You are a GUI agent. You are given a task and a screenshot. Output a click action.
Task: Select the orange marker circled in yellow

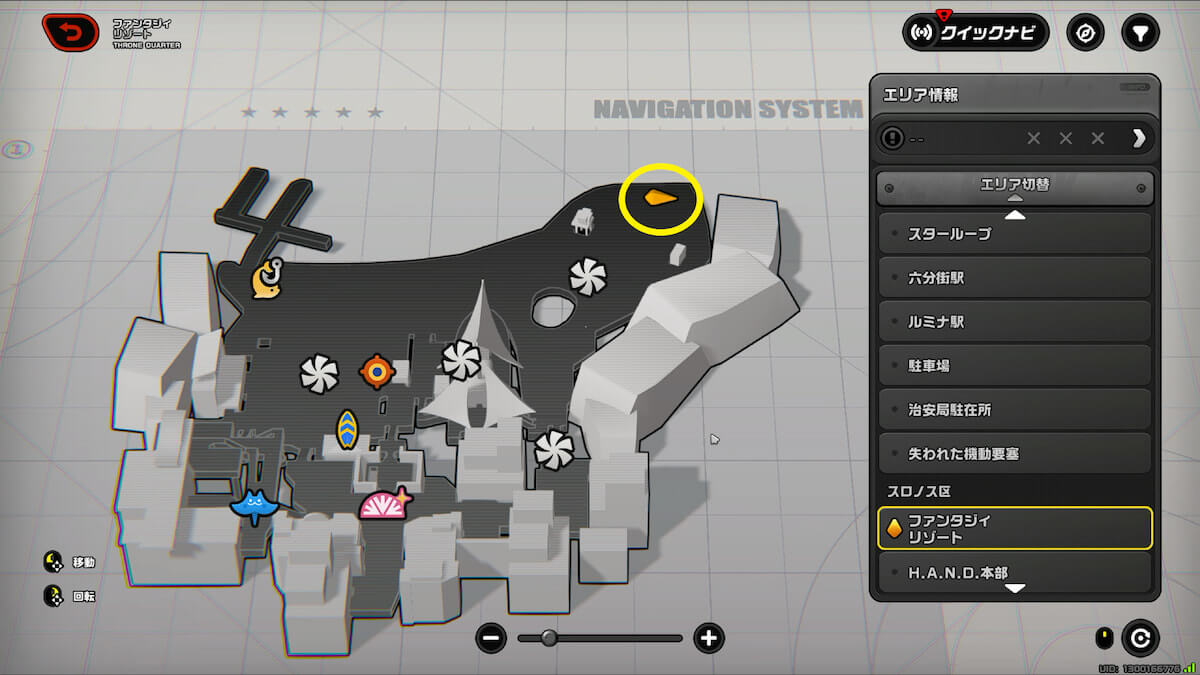click(x=658, y=197)
